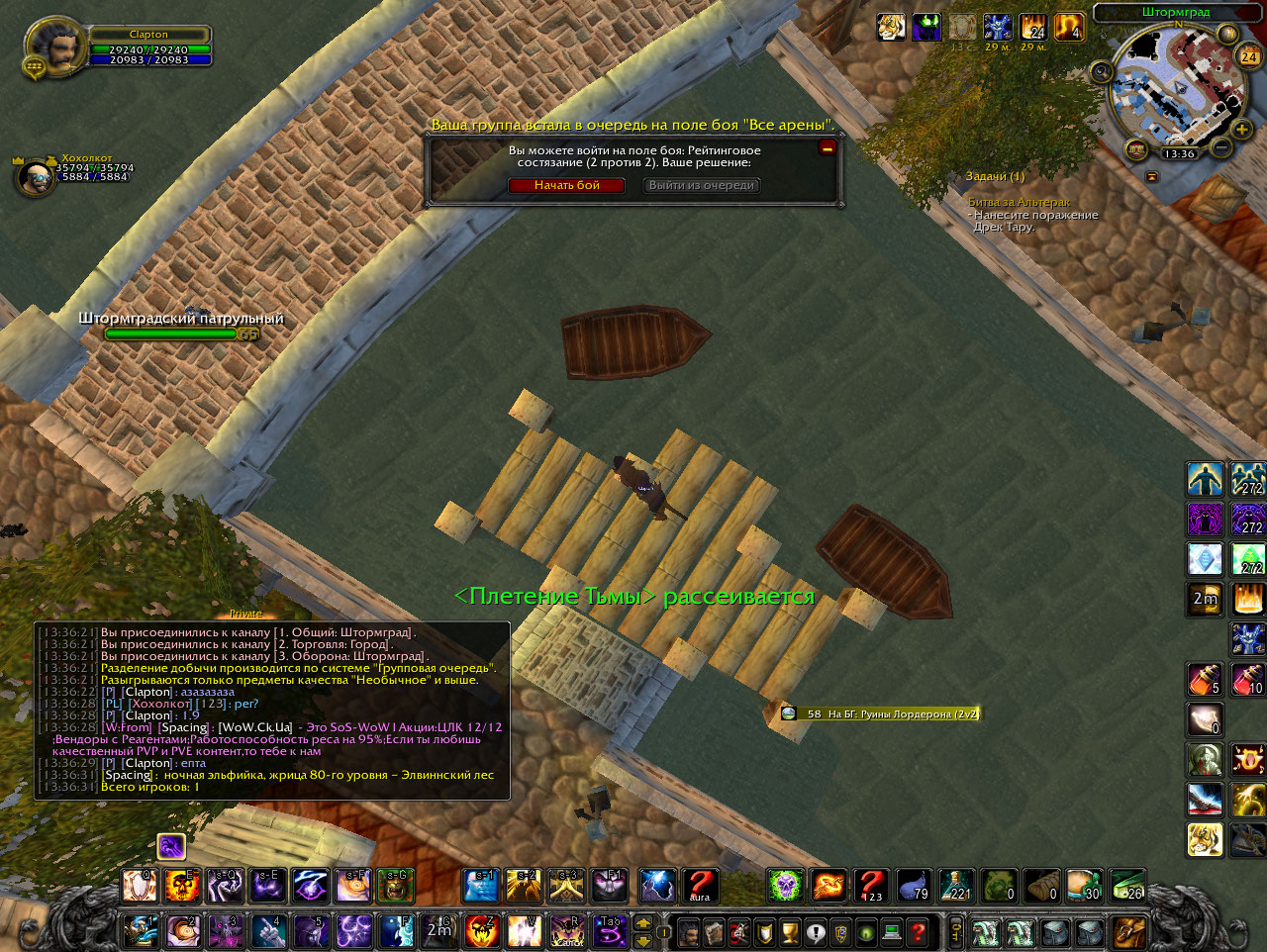1267x952 pixels.
Task: Open the achievements trophy micro button
Action: coord(790,932)
